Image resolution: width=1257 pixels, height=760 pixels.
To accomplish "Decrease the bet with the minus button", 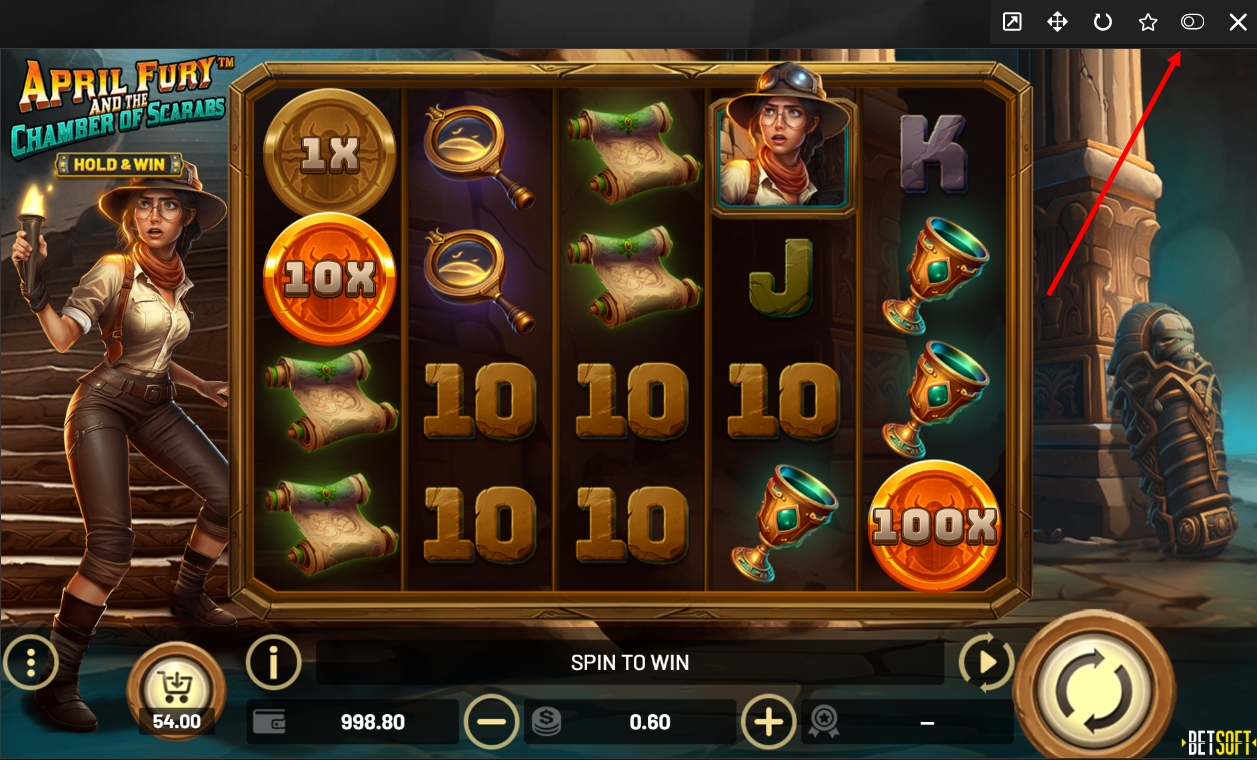I will [492, 721].
